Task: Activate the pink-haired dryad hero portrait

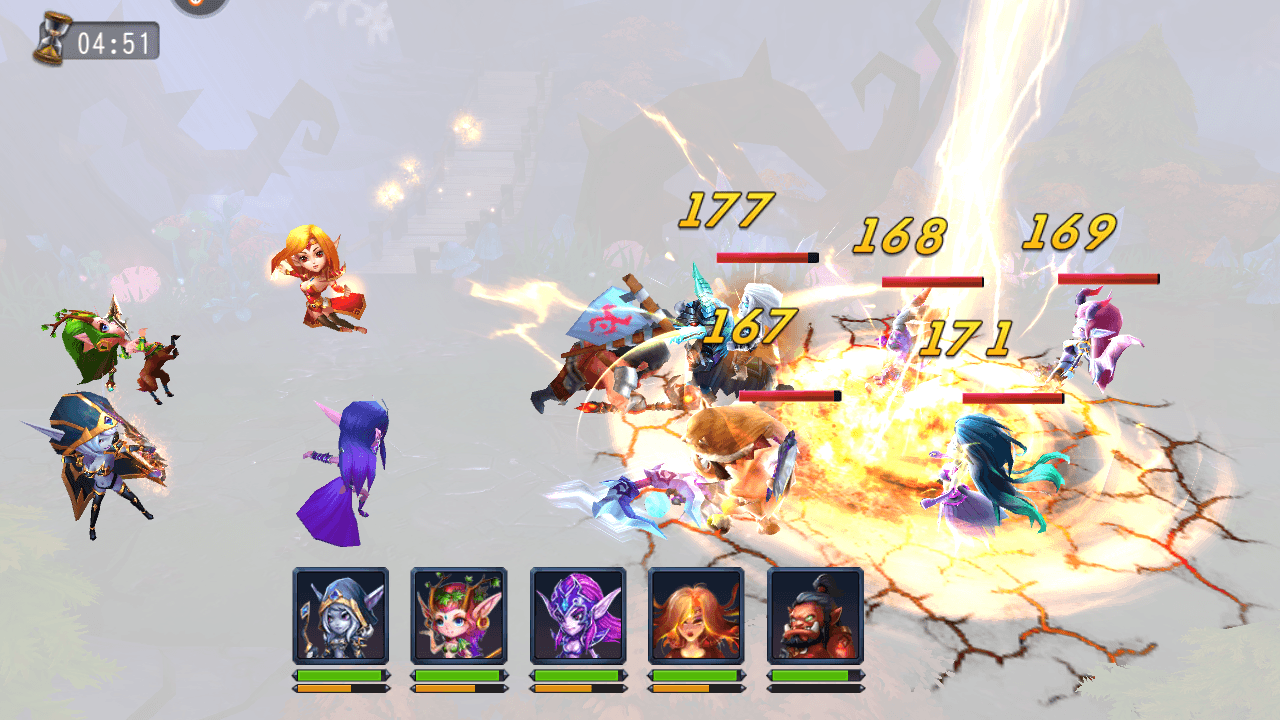Action: pyautogui.click(x=459, y=615)
